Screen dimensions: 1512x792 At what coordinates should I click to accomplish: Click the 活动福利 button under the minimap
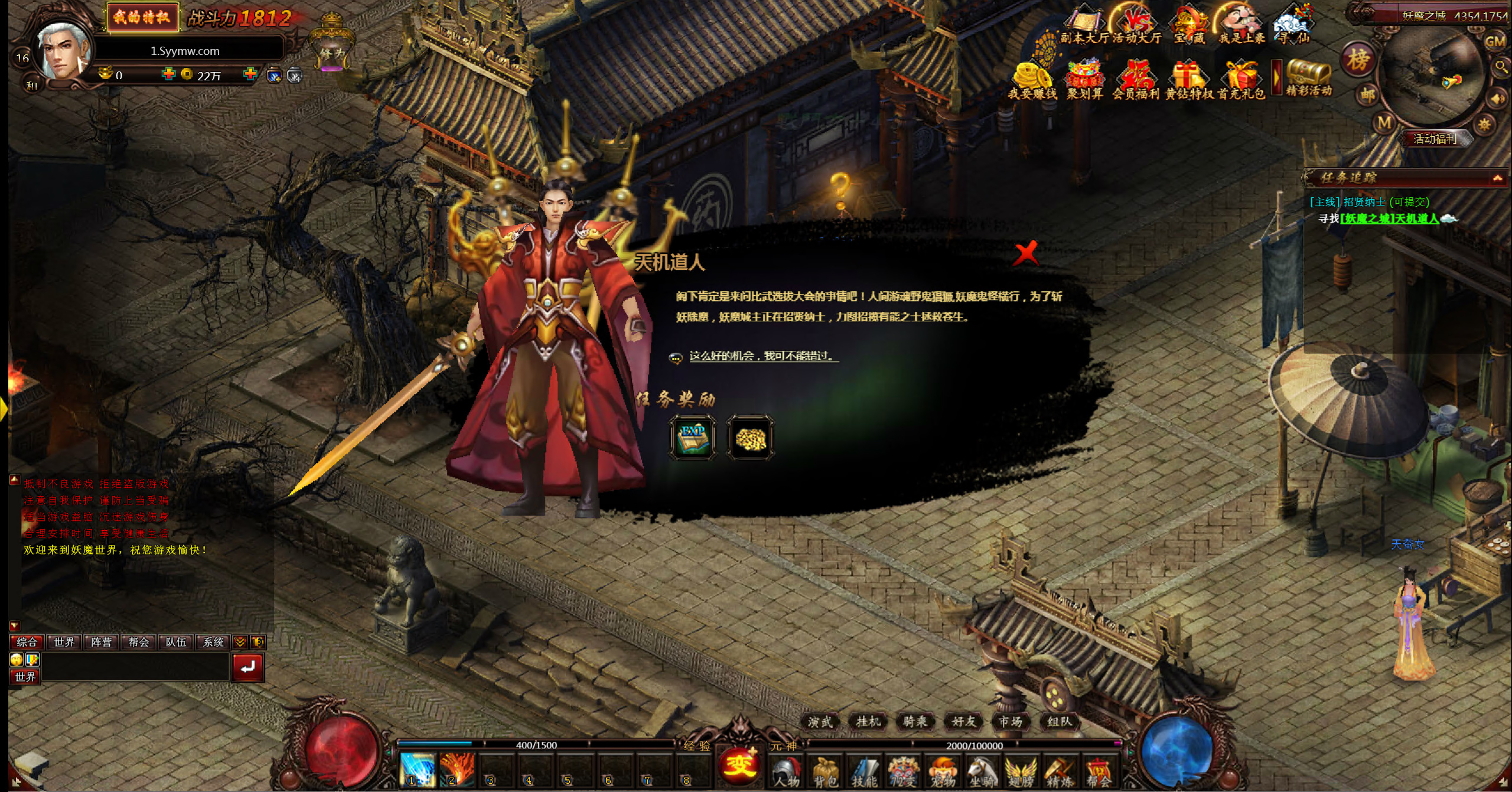[x=1435, y=139]
